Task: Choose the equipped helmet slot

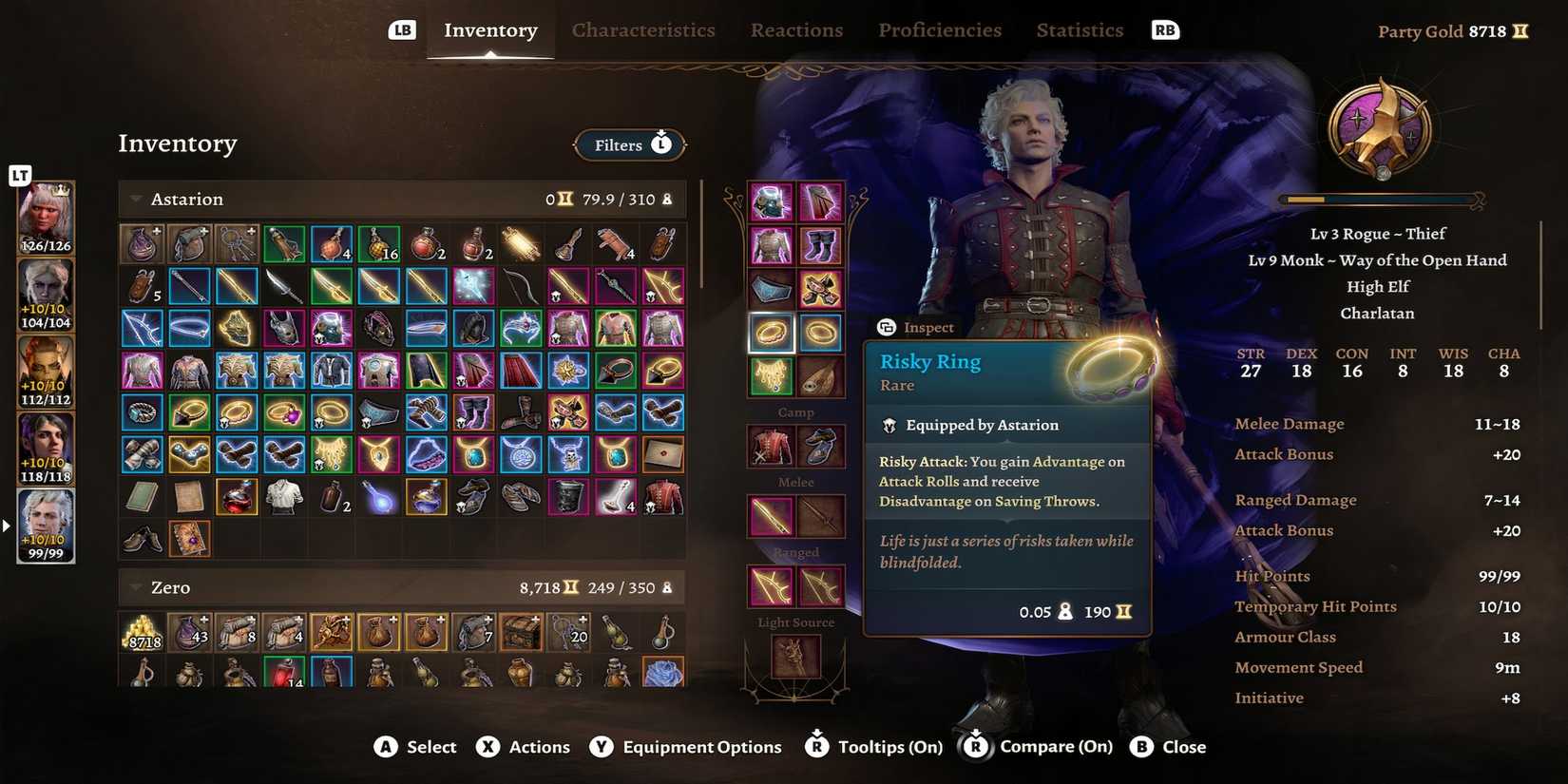Action: click(x=771, y=201)
